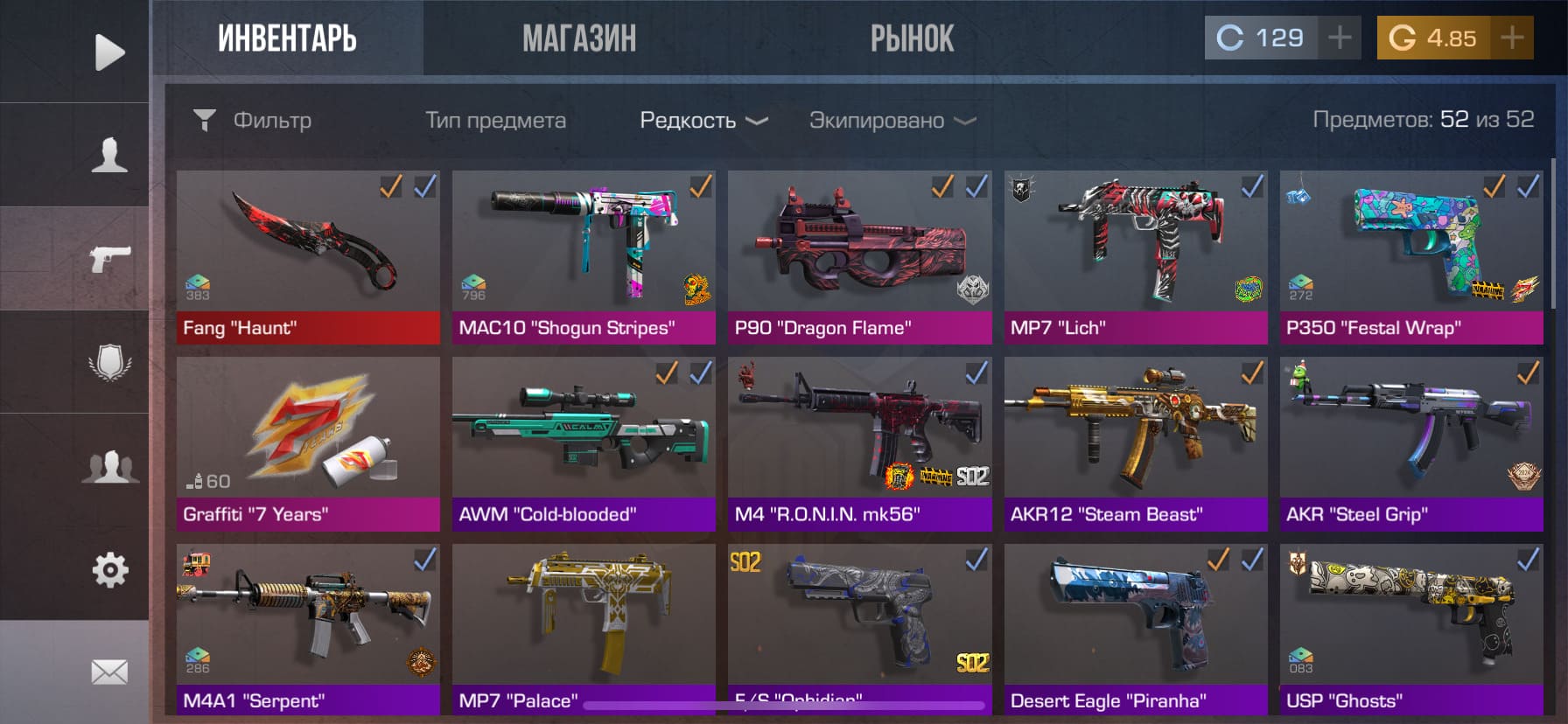Add silver coins with the plus button
The height and width of the screenshot is (724, 1568).
tap(1339, 38)
